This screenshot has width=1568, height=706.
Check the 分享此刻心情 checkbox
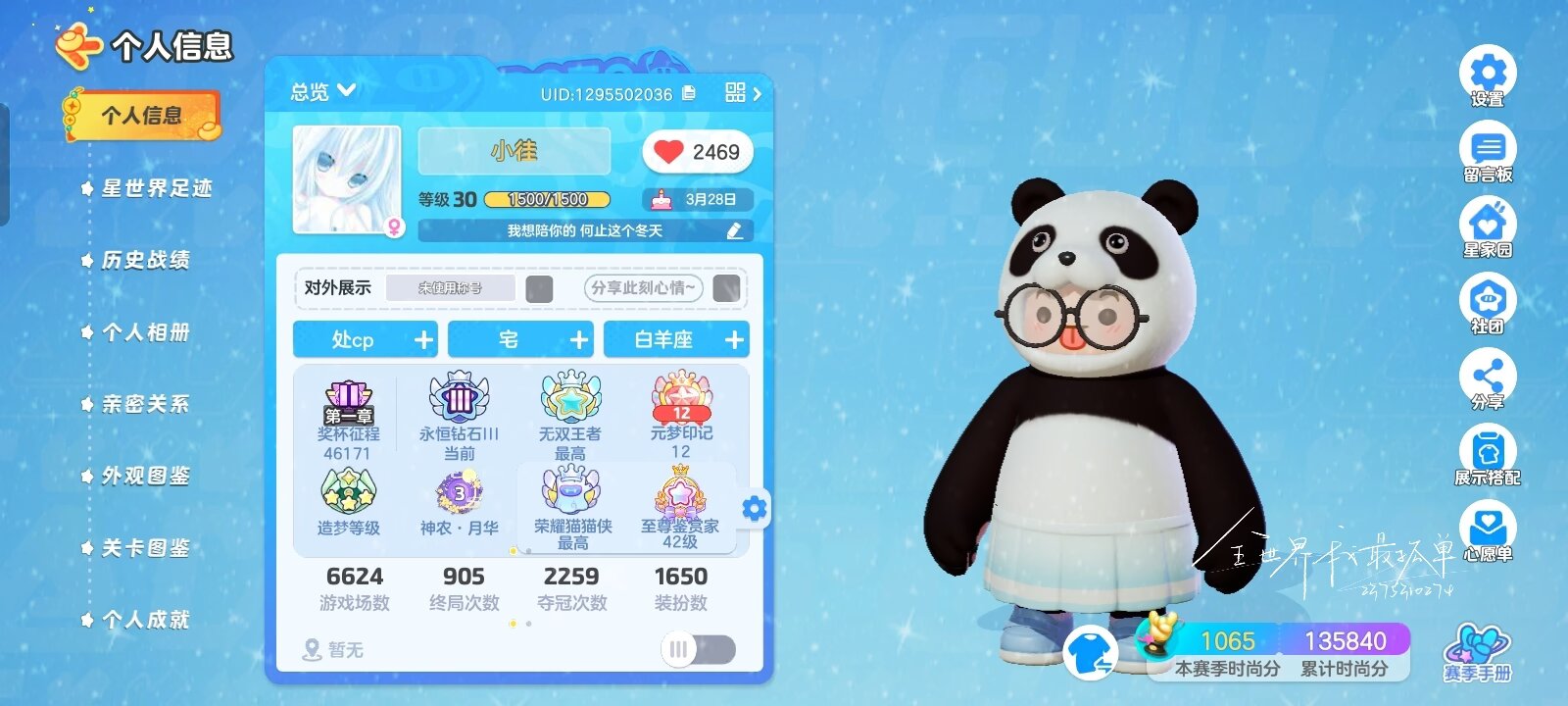coord(726,289)
